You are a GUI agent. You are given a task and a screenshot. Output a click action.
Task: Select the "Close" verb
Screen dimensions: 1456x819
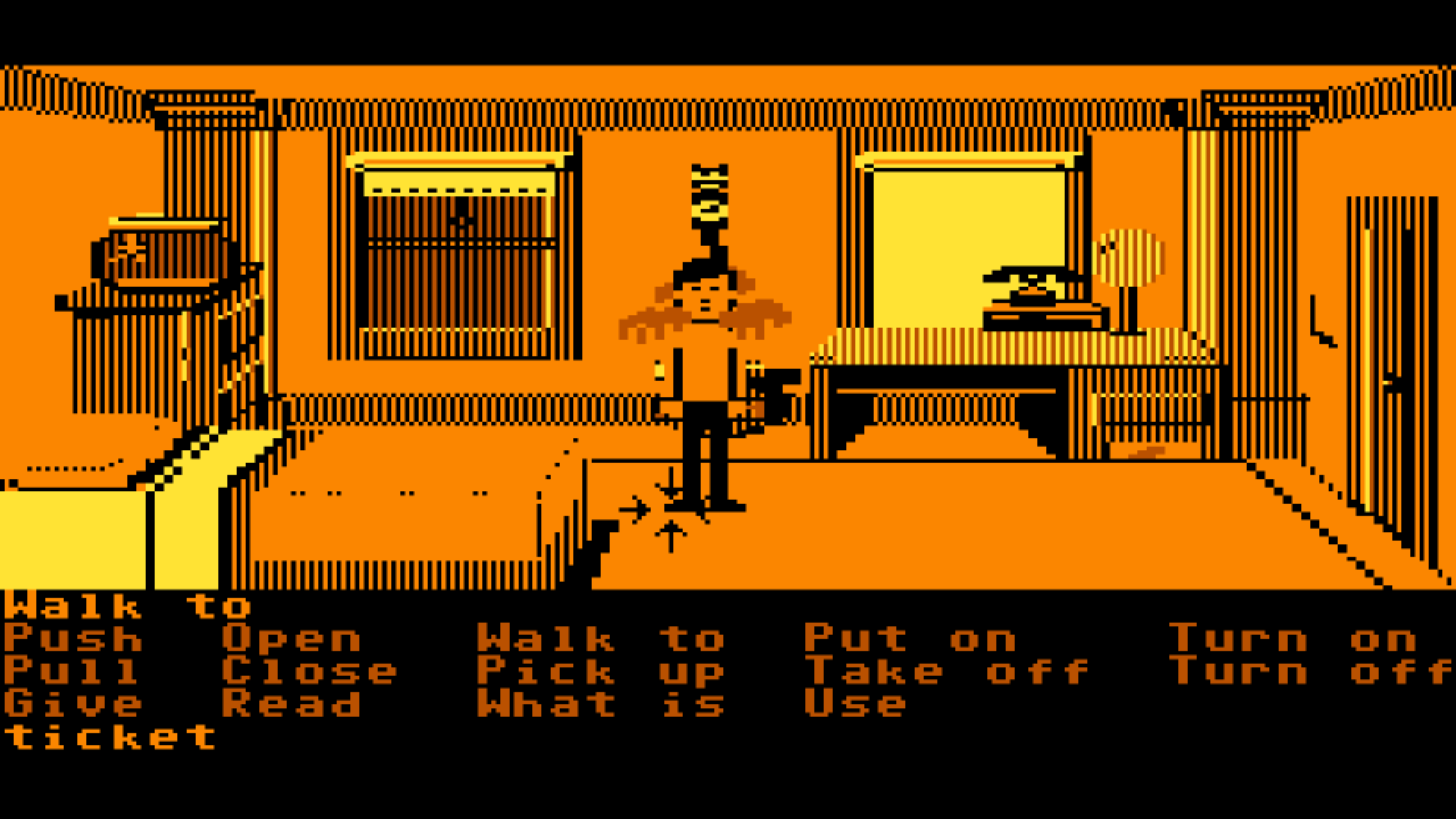click(x=311, y=672)
